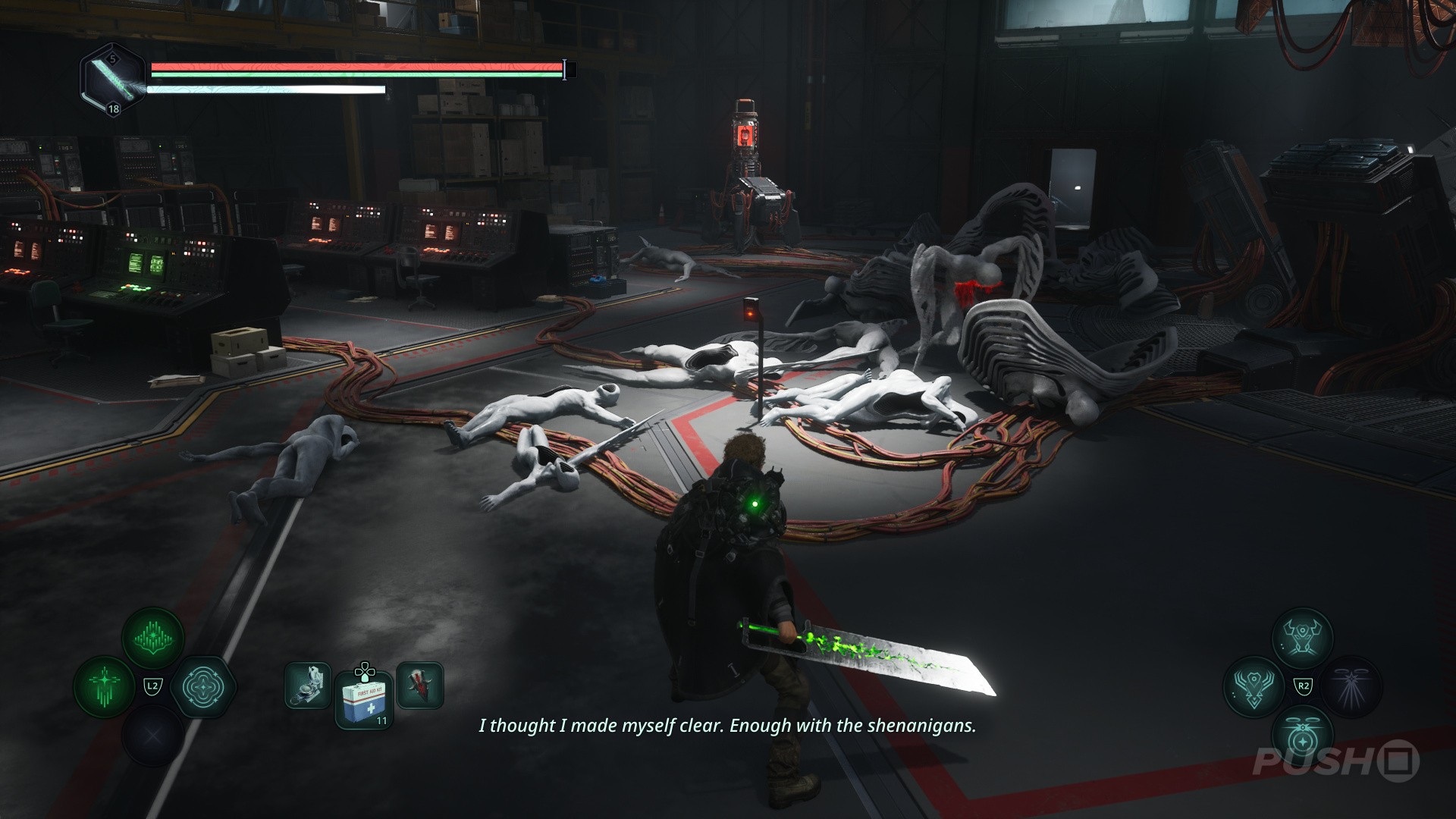This screenshot has height=819, width=1456.
Task: Activate the winged bird drone skill
Action: pyautogui.click(x=1254, y=687)
